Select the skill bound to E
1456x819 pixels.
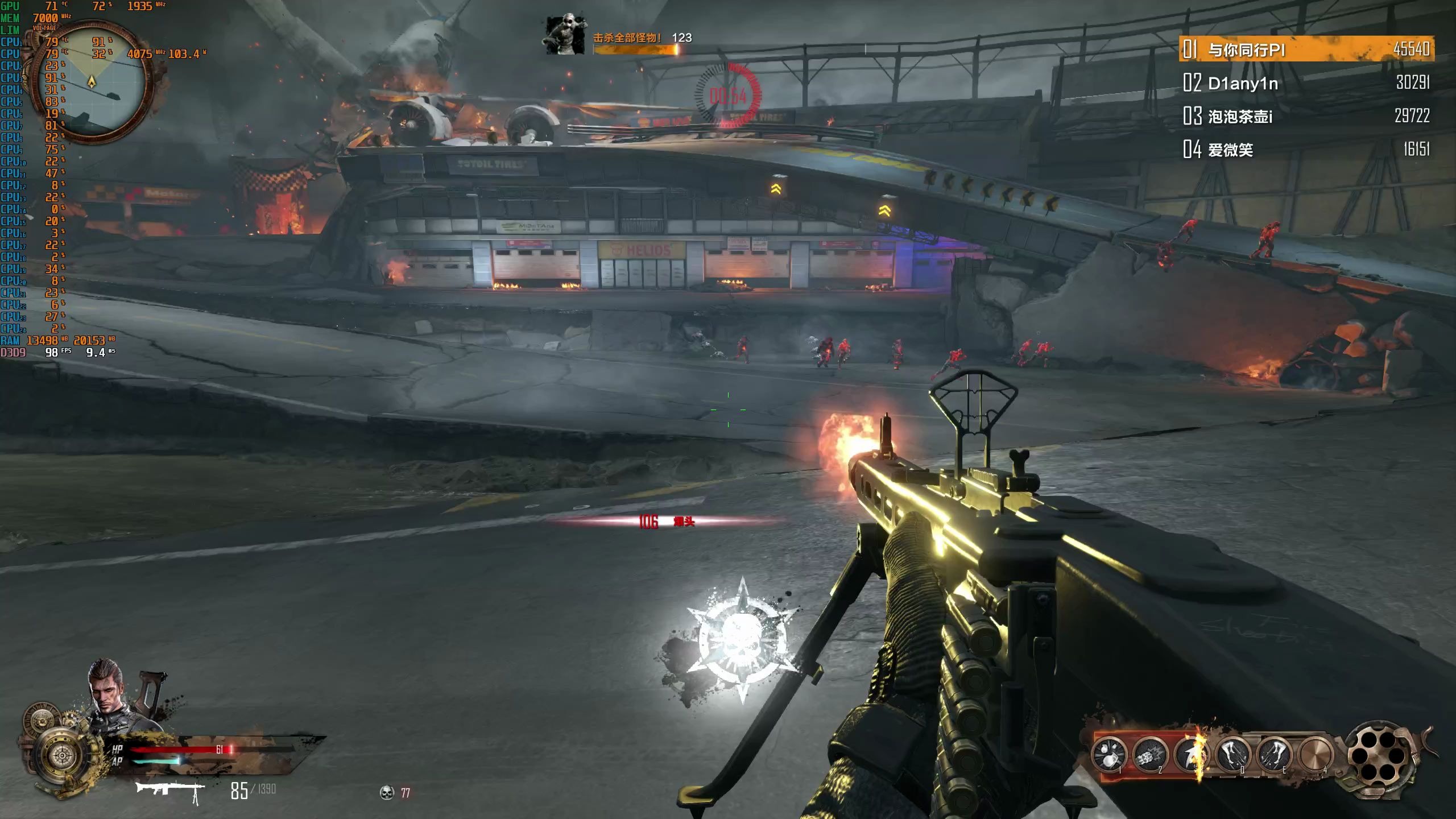pos(1273,755)
